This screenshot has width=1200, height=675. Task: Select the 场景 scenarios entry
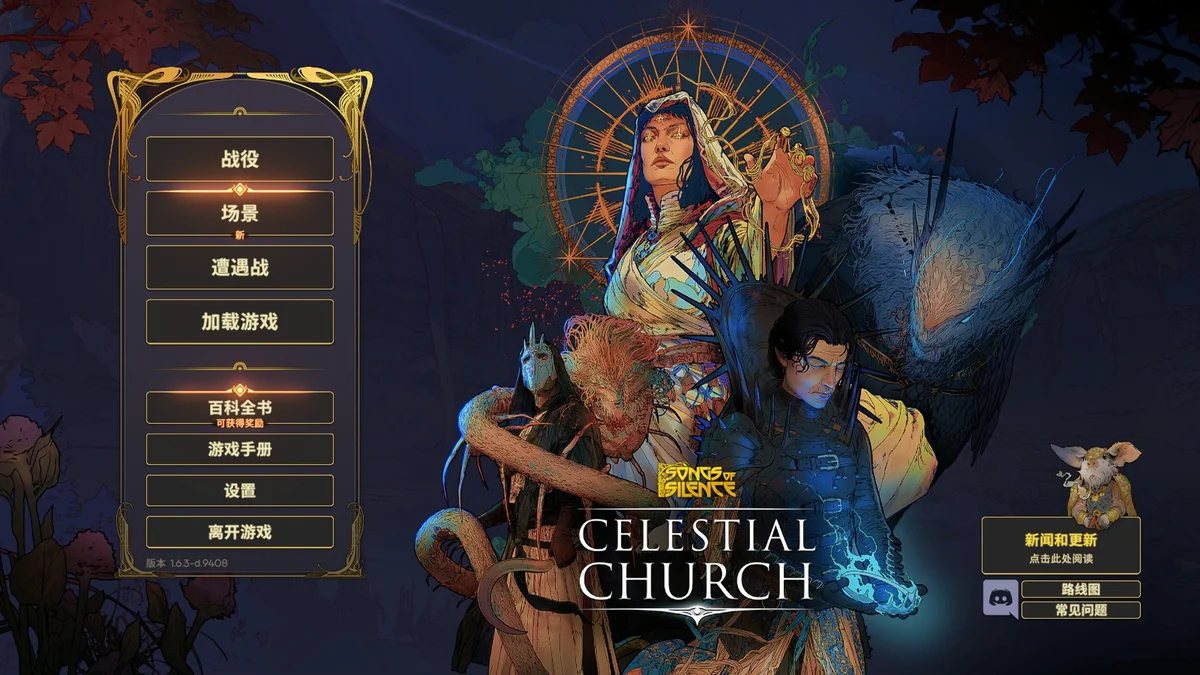[240, 213]
